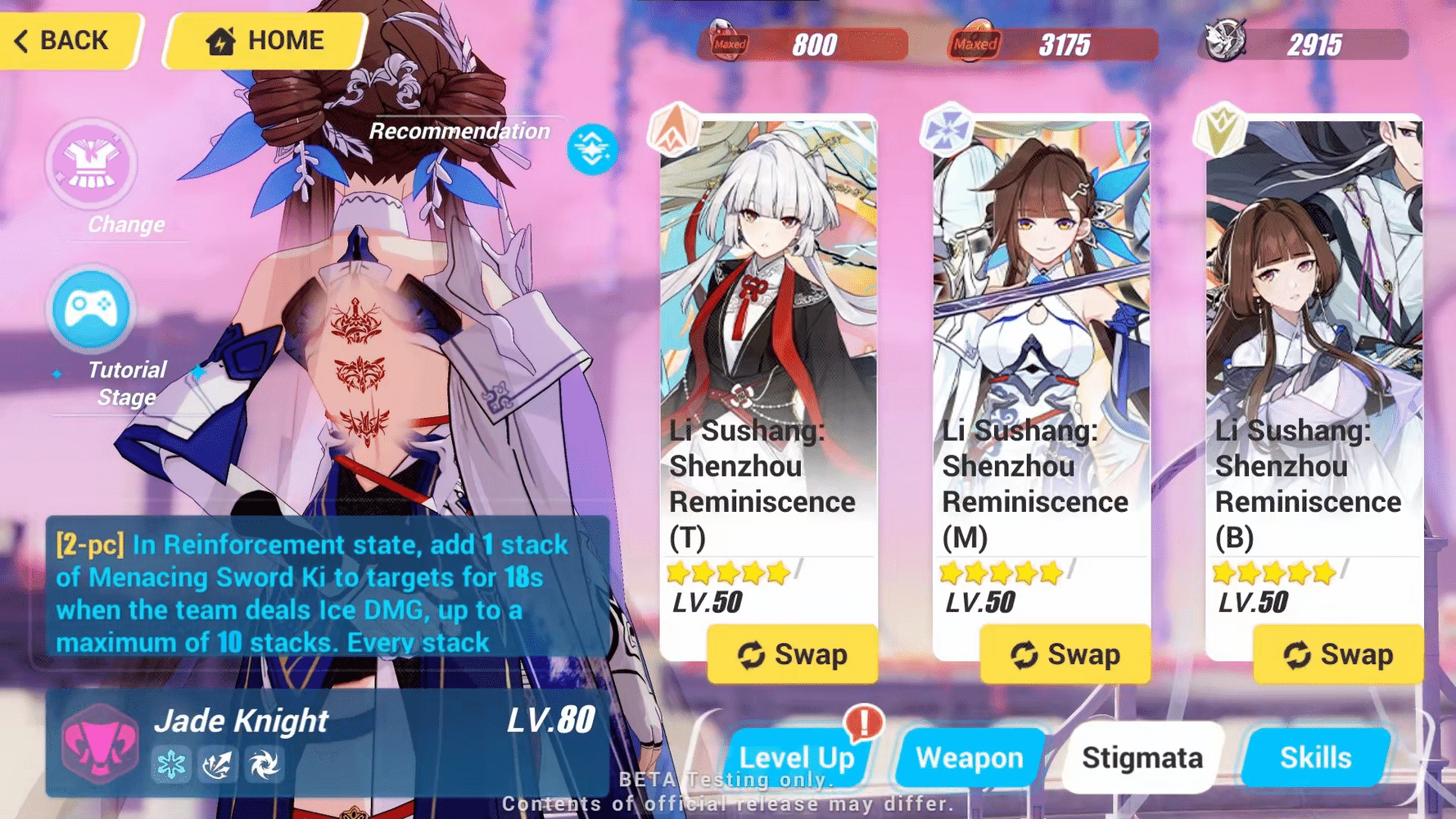This screenshot has width=1456, height=819.
Task: Select the Level Up tab with the alert
Action: [x=799, y=758]
